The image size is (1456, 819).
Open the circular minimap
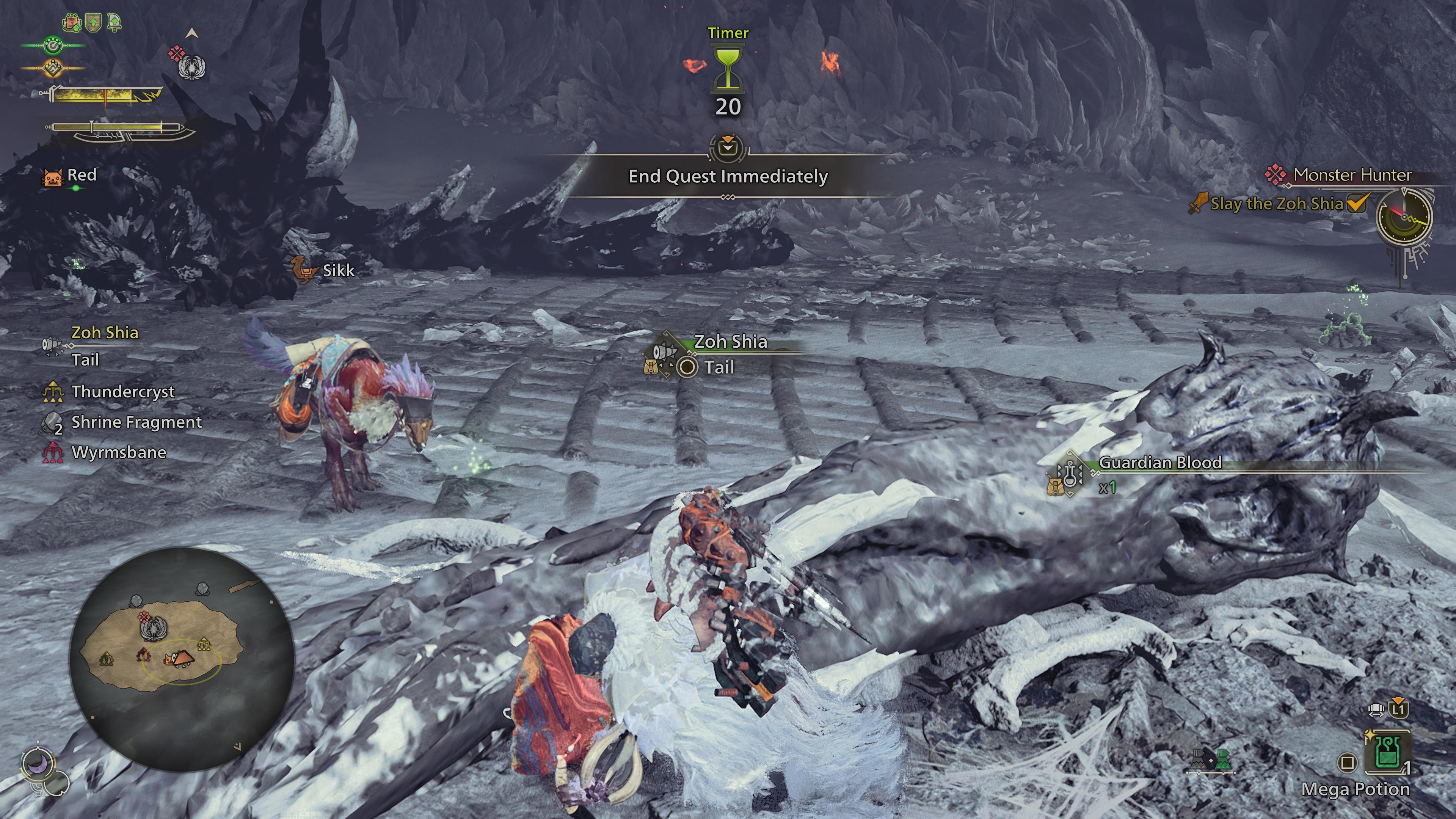point(182,659)
